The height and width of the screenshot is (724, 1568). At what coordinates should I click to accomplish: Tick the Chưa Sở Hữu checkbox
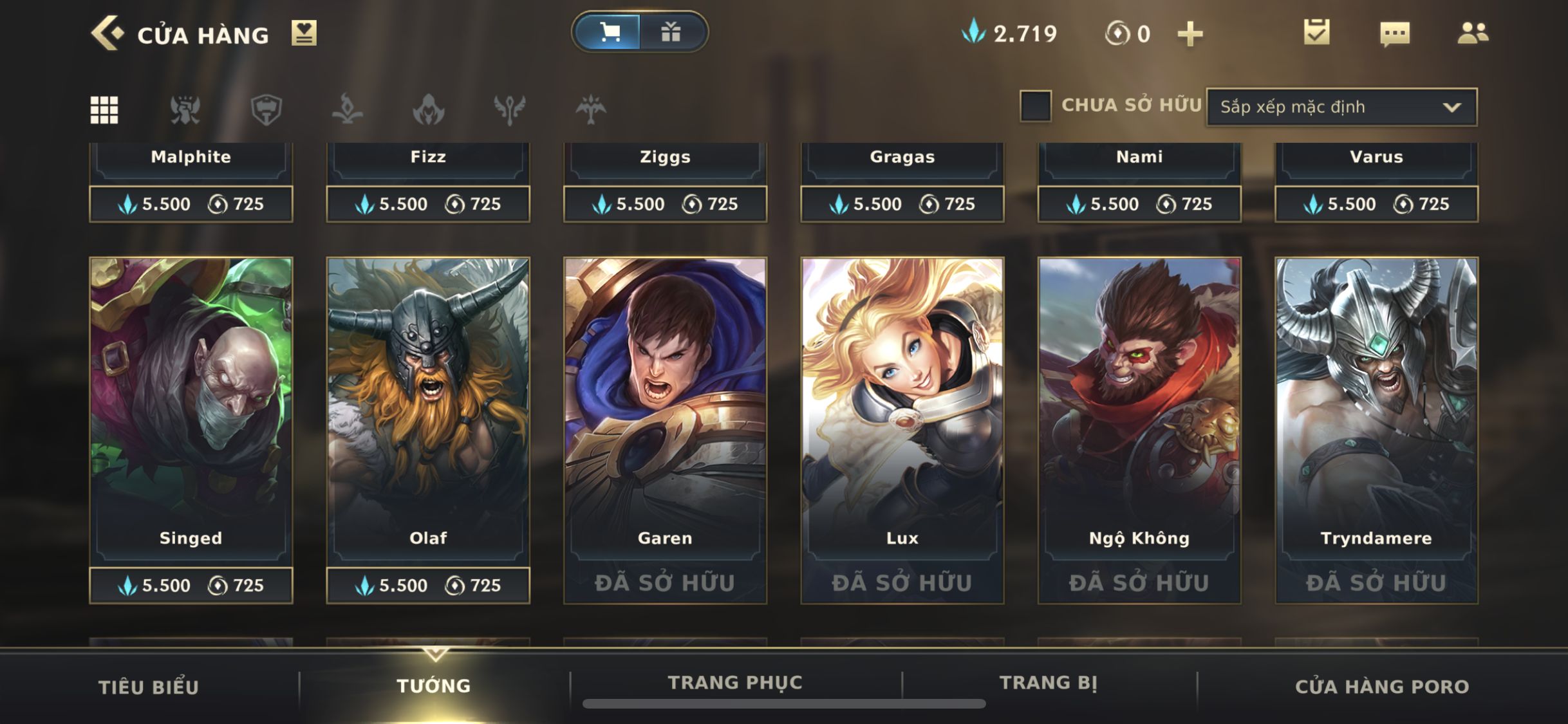tap(1035, 106)
